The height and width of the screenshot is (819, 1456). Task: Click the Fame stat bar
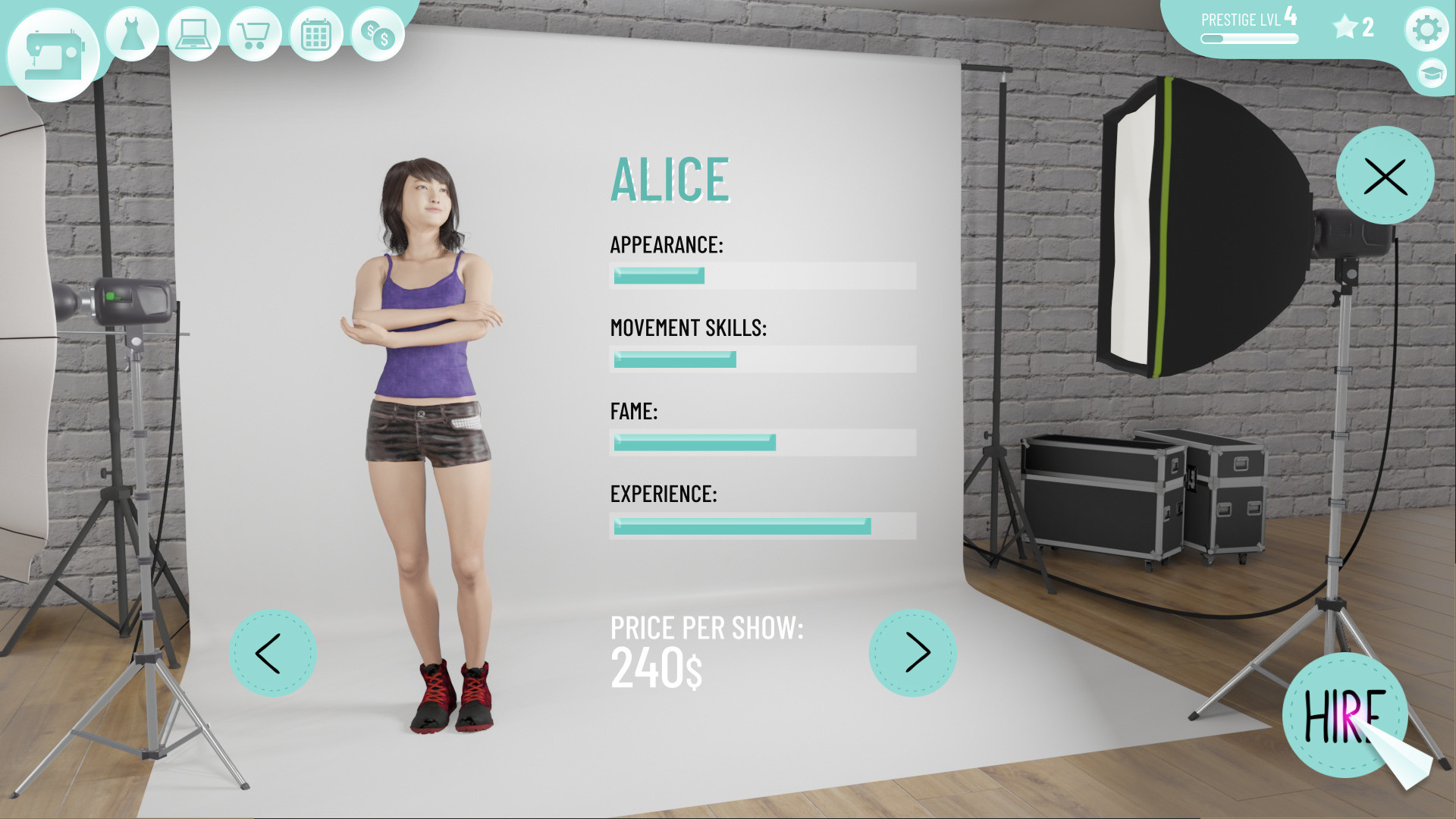[x=763, y=443]
